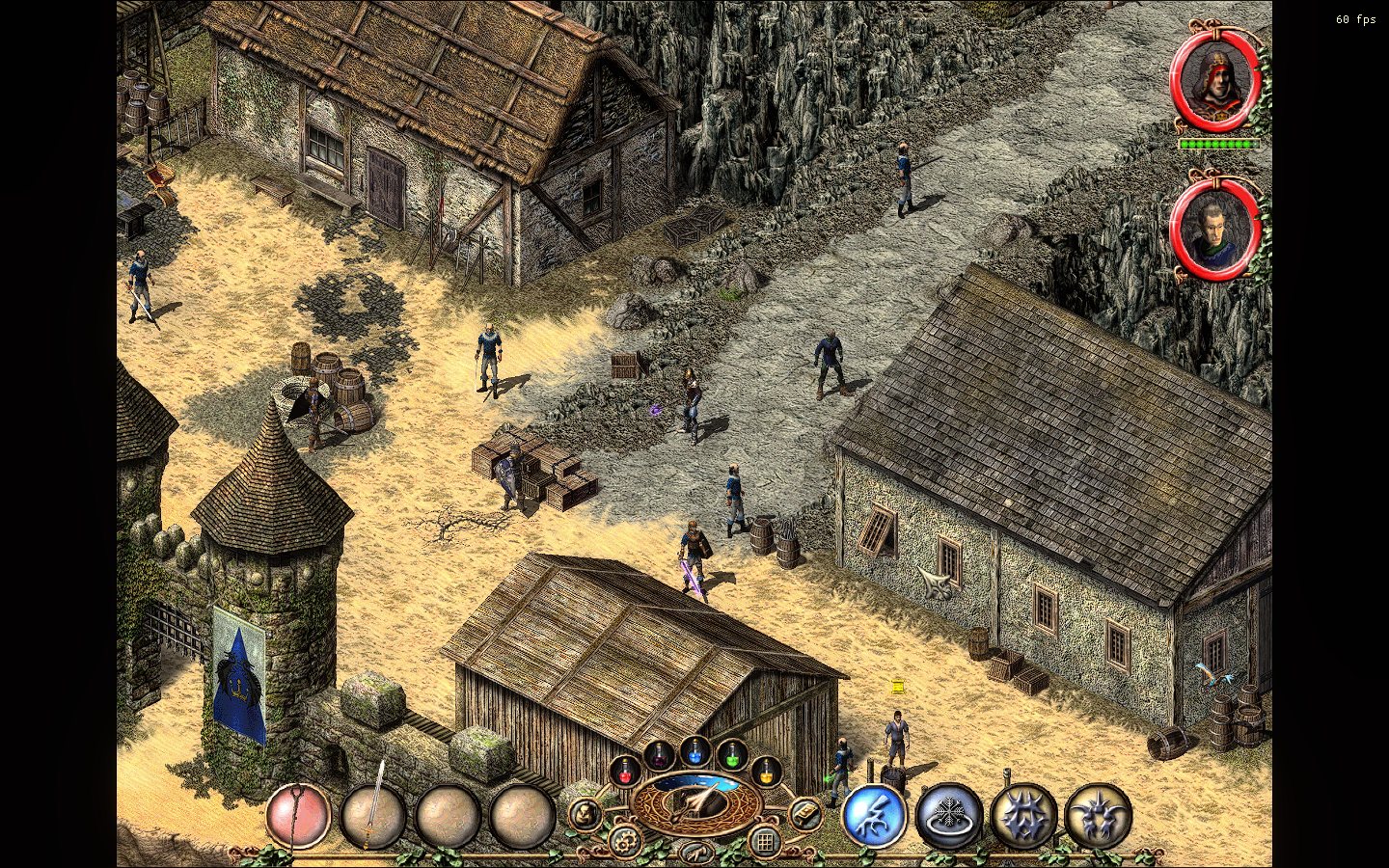Select the staff weapon slot

pyautogui.click(x=299, y=816)
